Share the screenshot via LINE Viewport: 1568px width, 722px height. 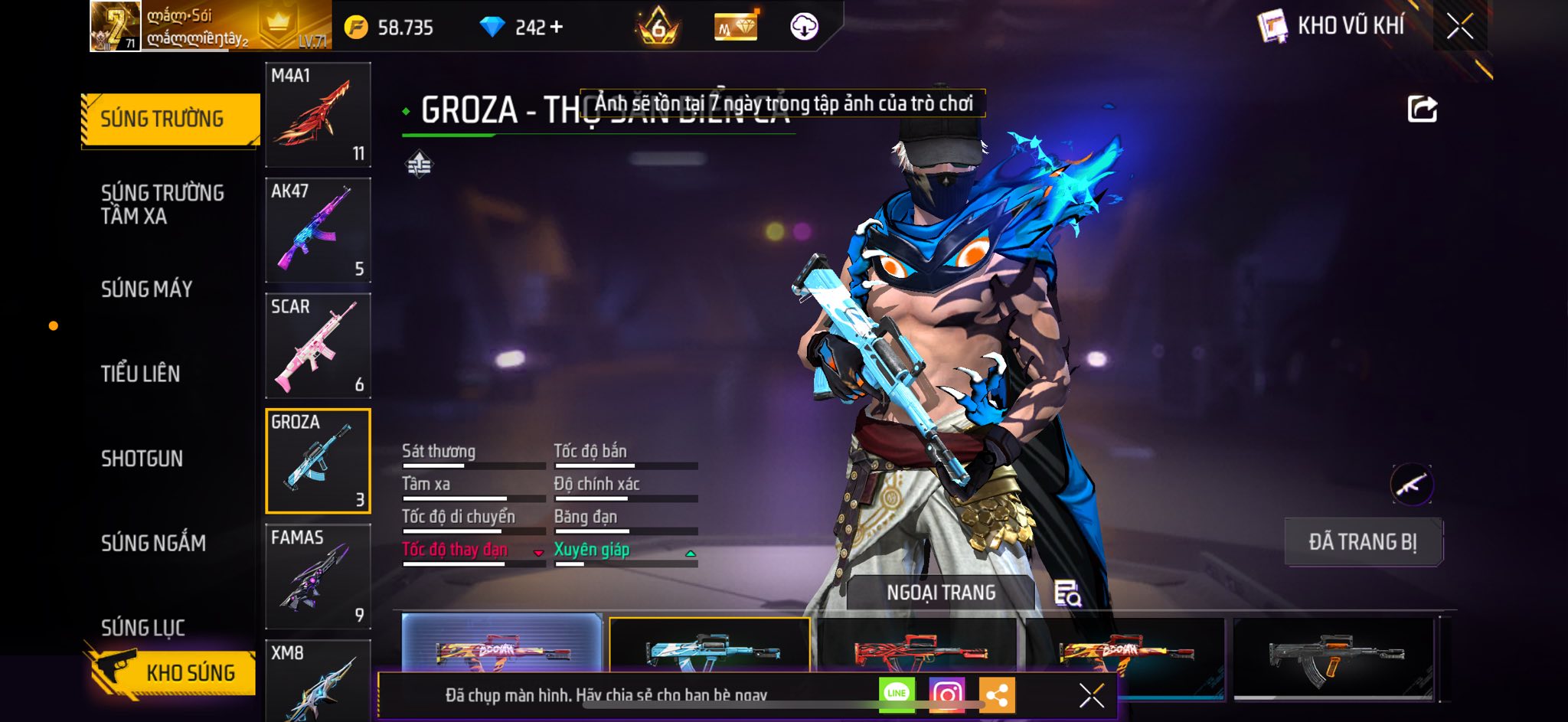(x=897, y=694)
